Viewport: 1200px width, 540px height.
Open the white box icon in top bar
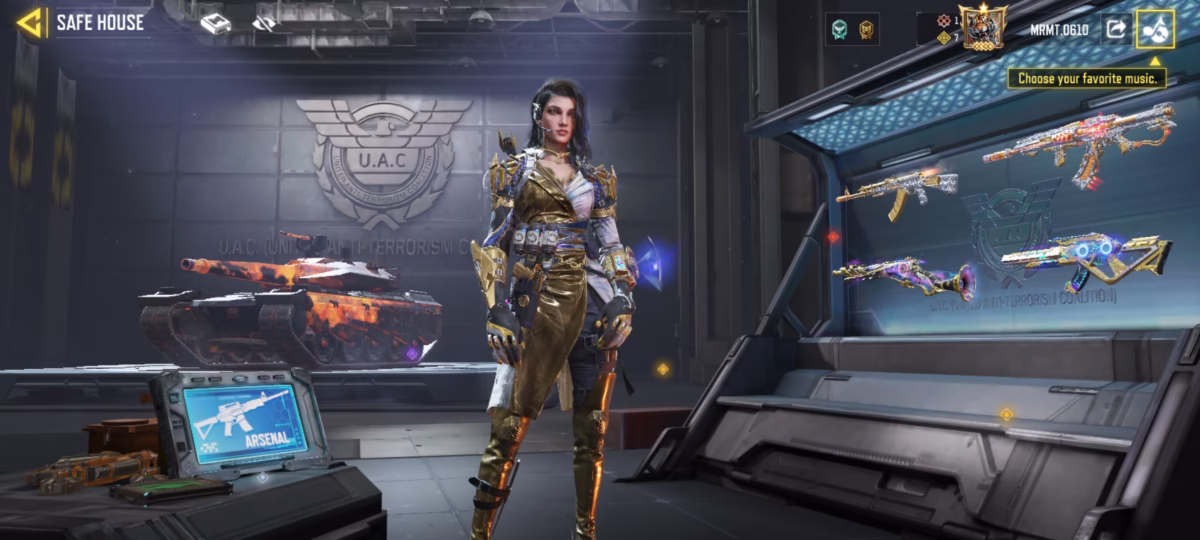pos(215,23)
